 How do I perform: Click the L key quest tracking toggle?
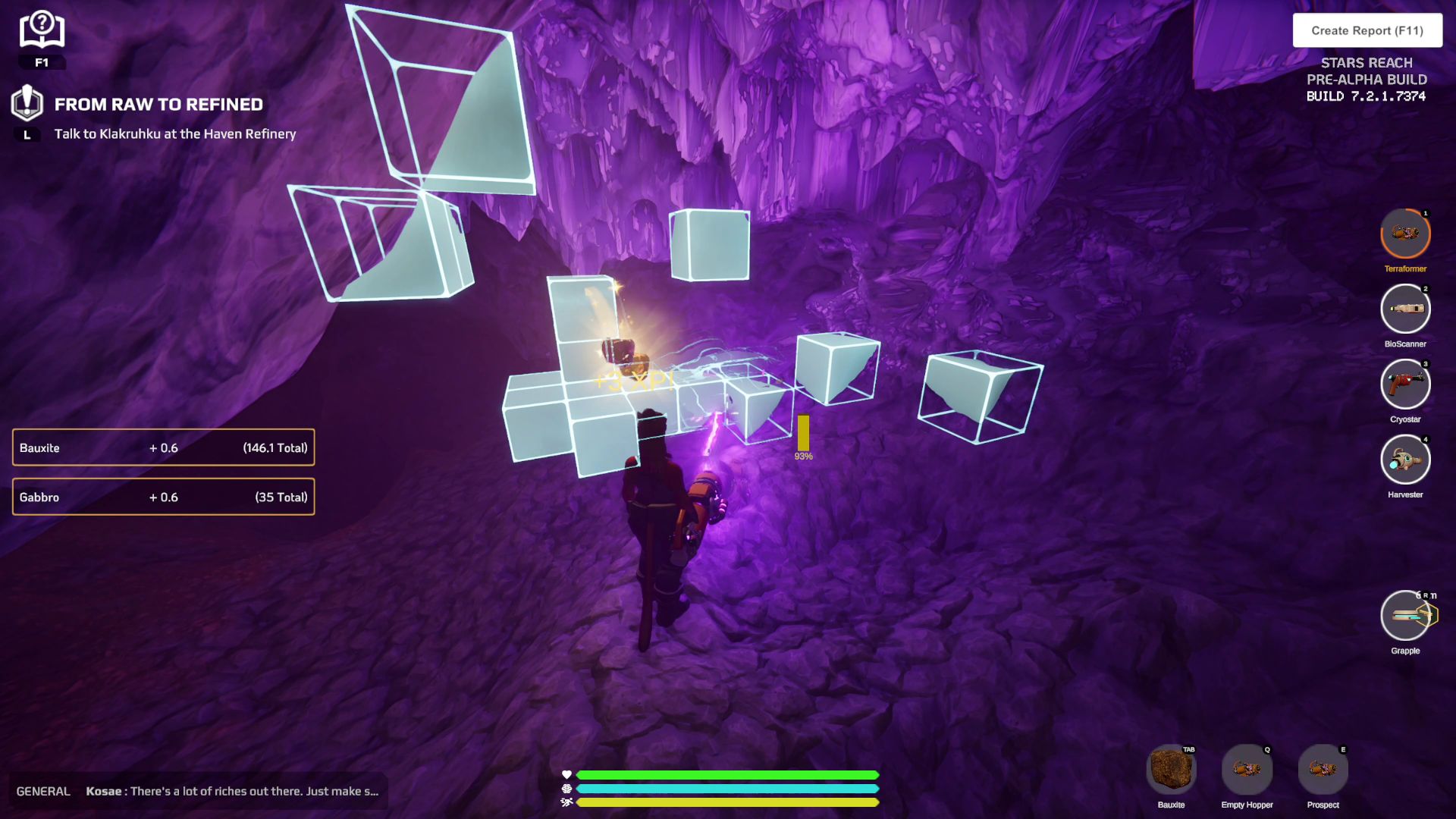coord(27,134)
